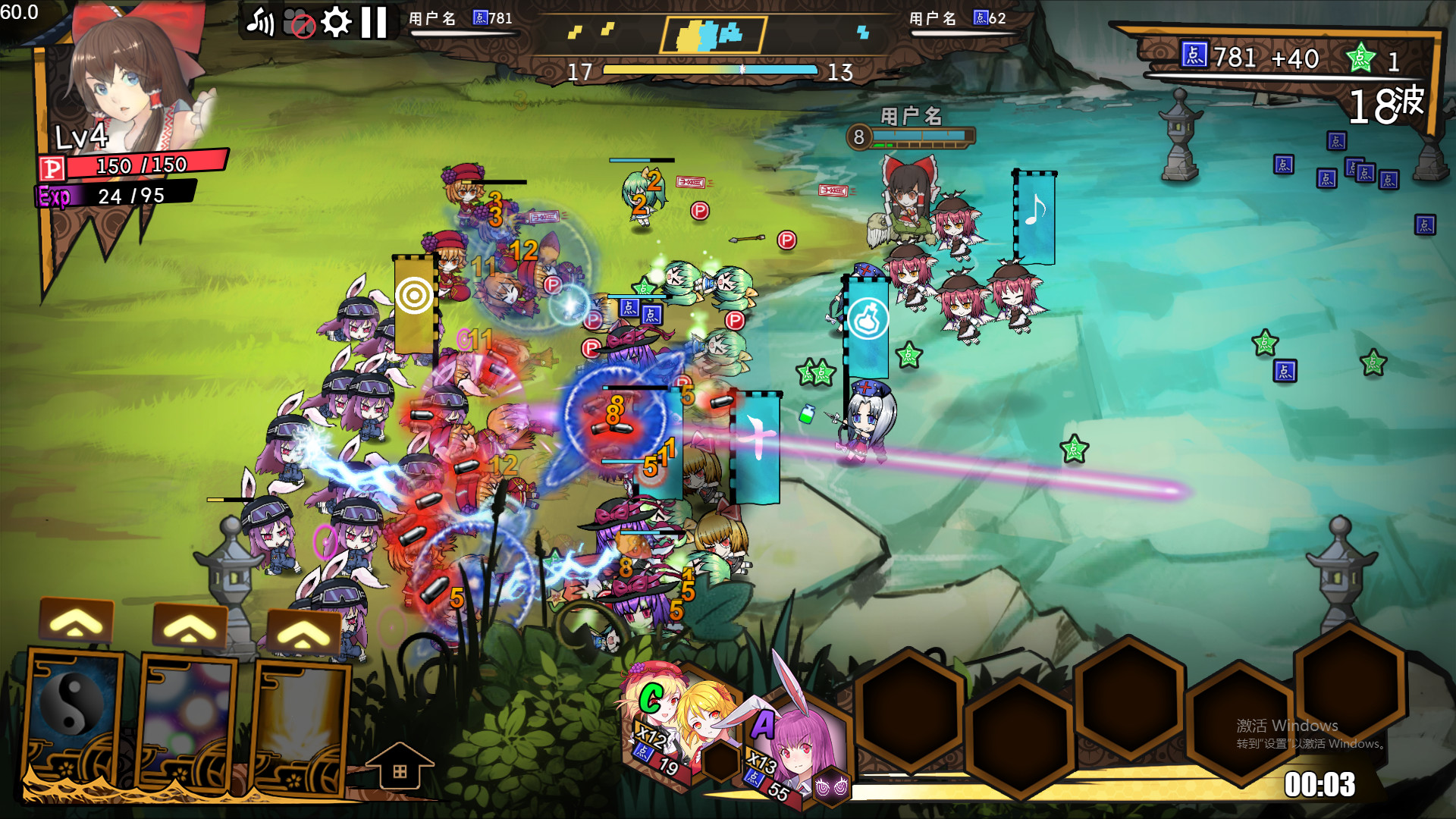Toggle the music sound on or off
Viewport: 1456px width, 819px height.
pyautogui.click(x=258, y=22)
